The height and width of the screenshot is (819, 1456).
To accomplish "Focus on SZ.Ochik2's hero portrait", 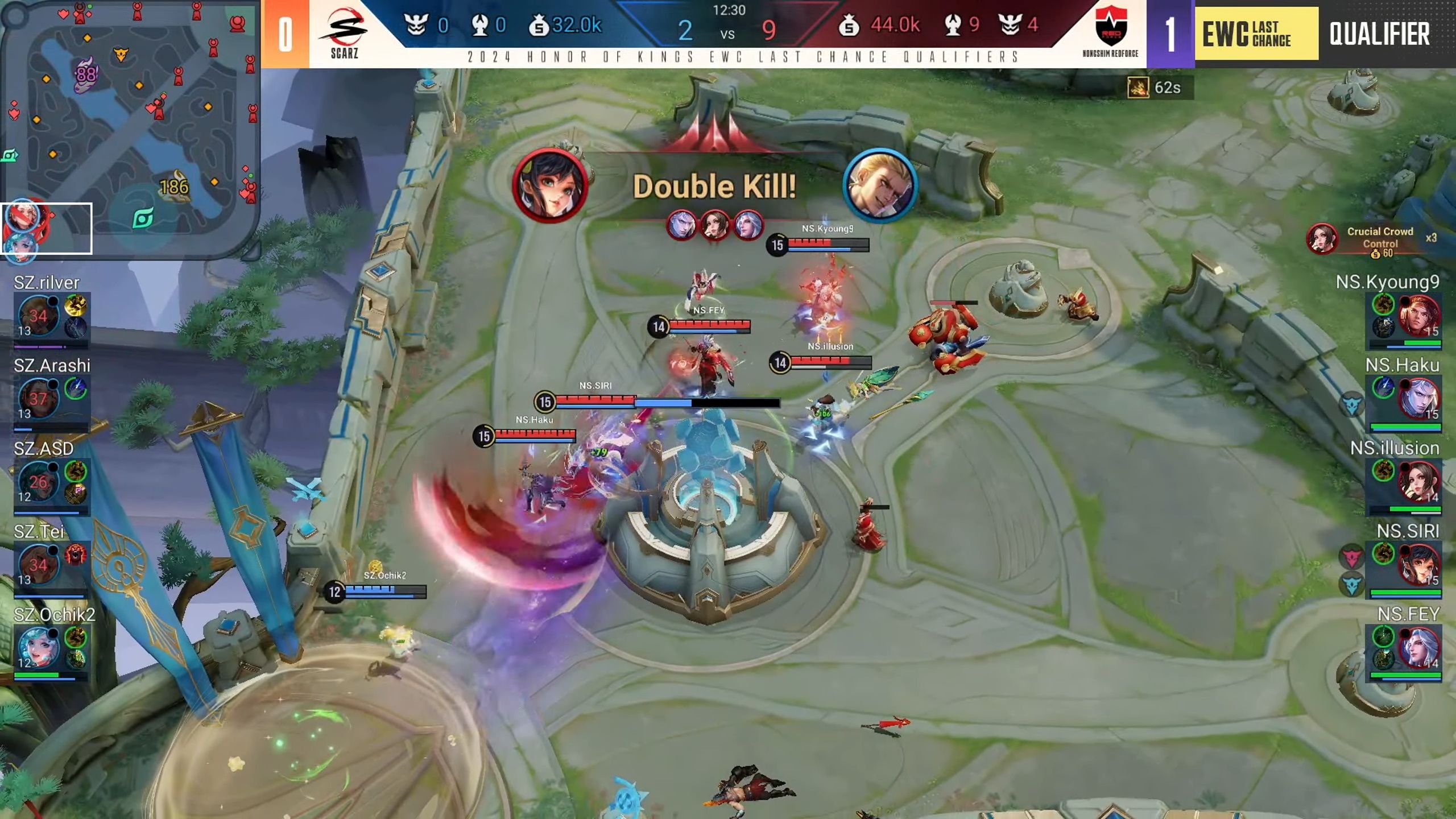I will coord(38,648).
